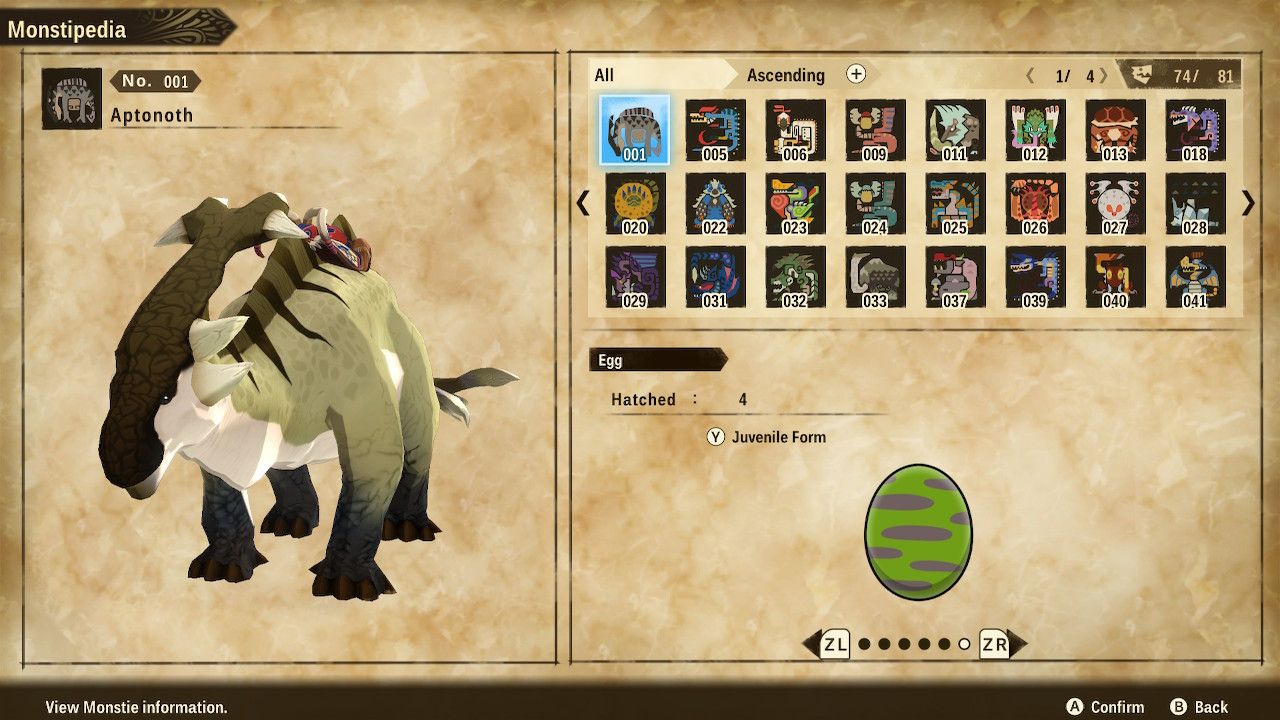Select monster entry 026 in the Monstipedia

click(x=1036, y=204)
